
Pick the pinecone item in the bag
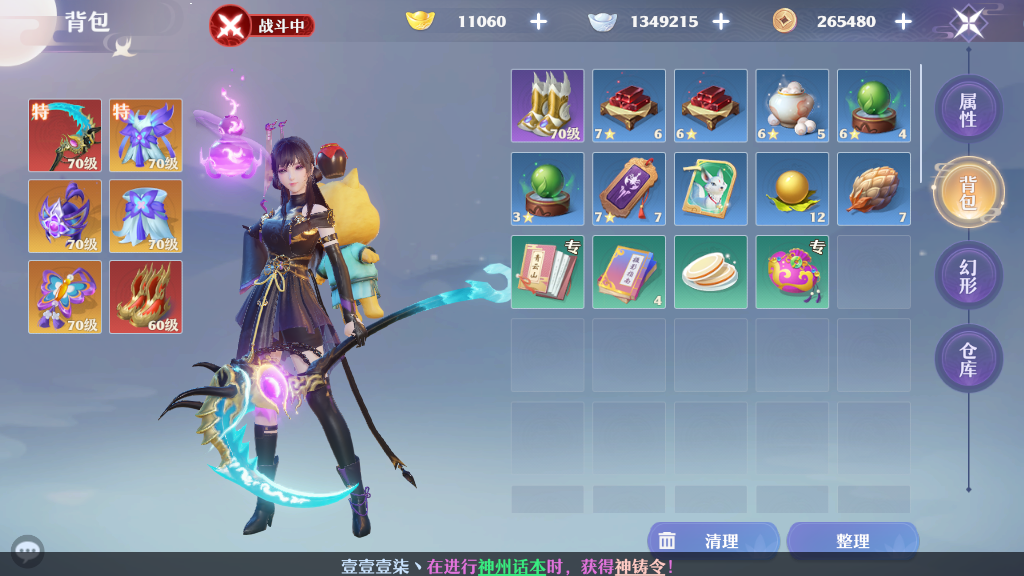(x=873, y=188)
